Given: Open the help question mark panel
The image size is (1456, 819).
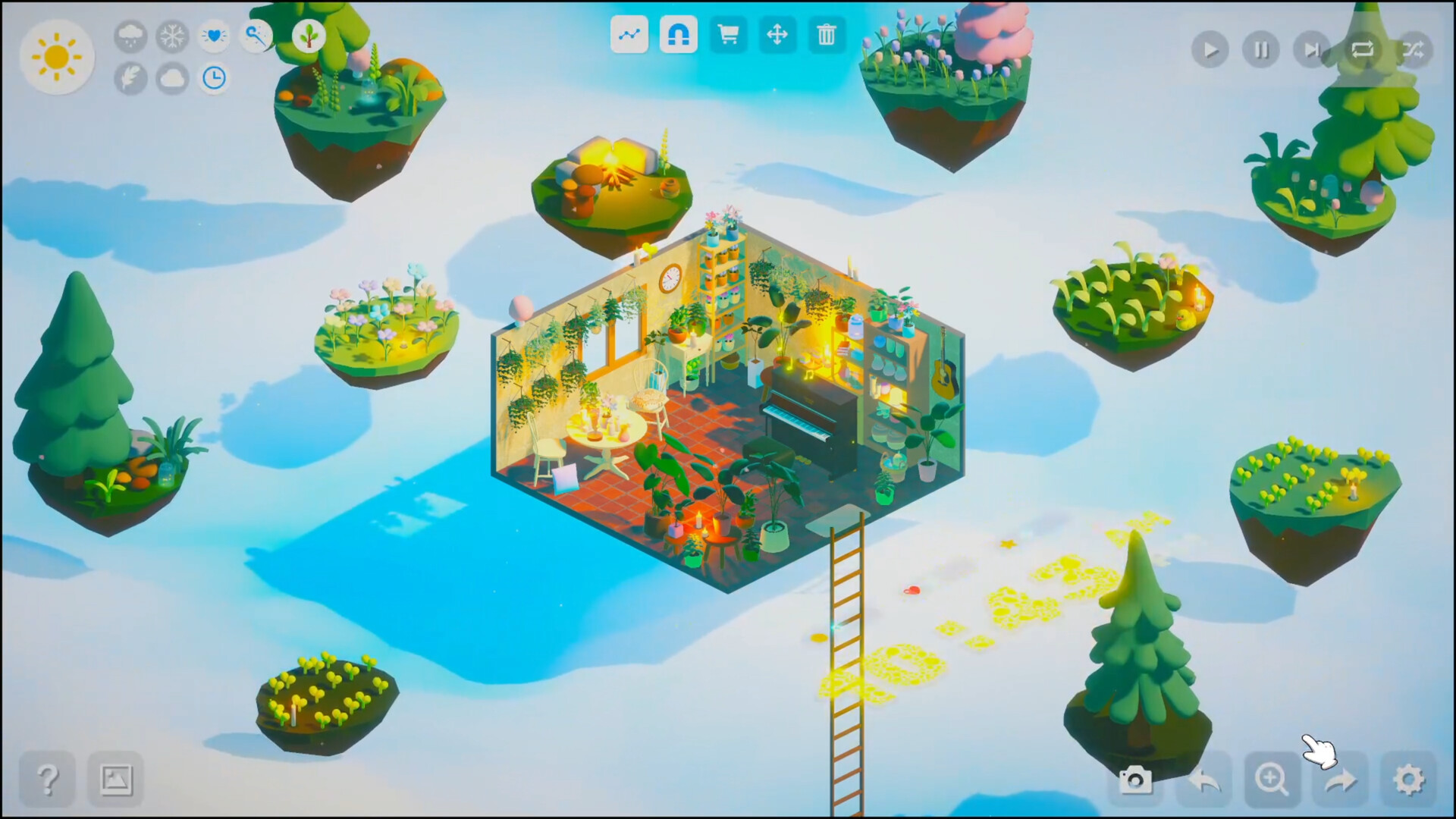Looking at the screenshot, I should pyautogui.click(x=48, y=777).
